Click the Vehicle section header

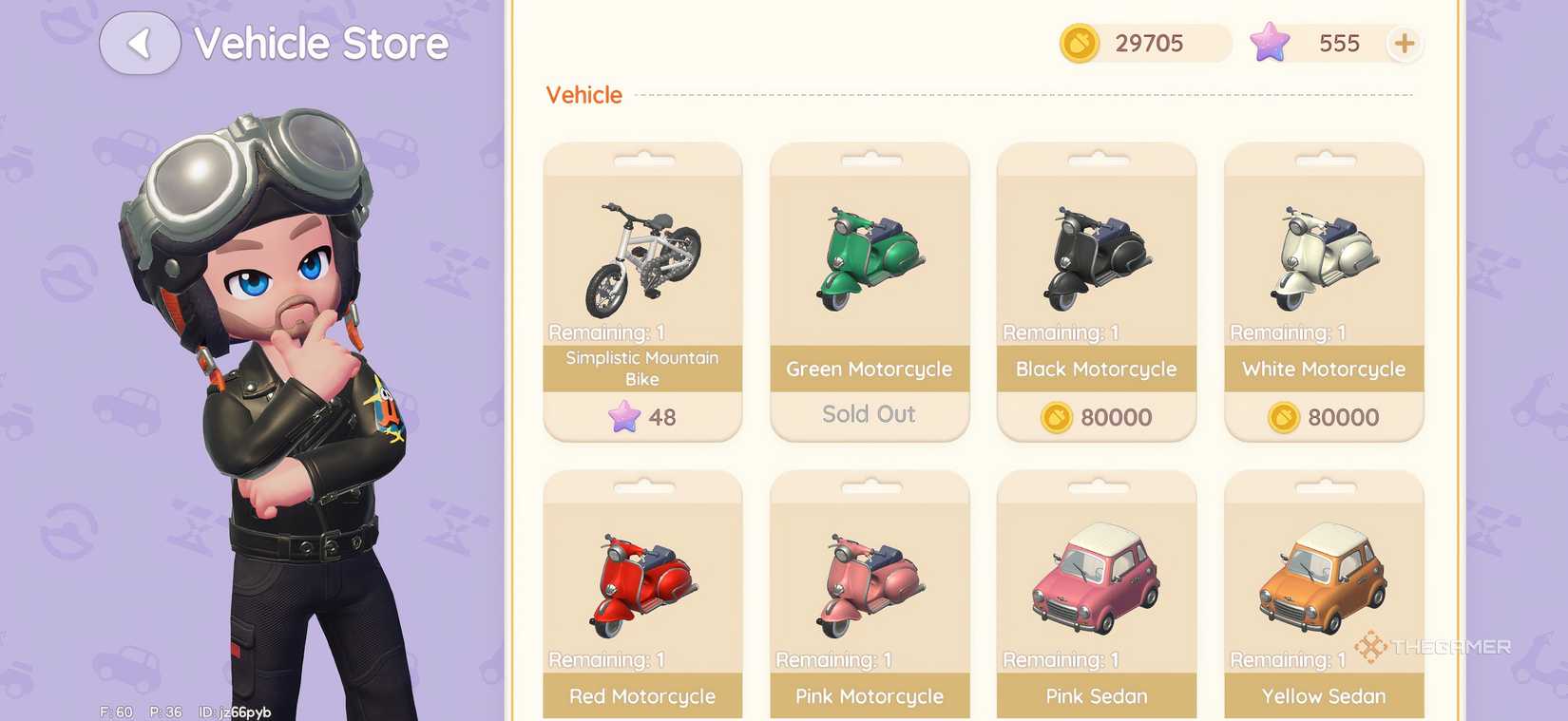point(583,94)
